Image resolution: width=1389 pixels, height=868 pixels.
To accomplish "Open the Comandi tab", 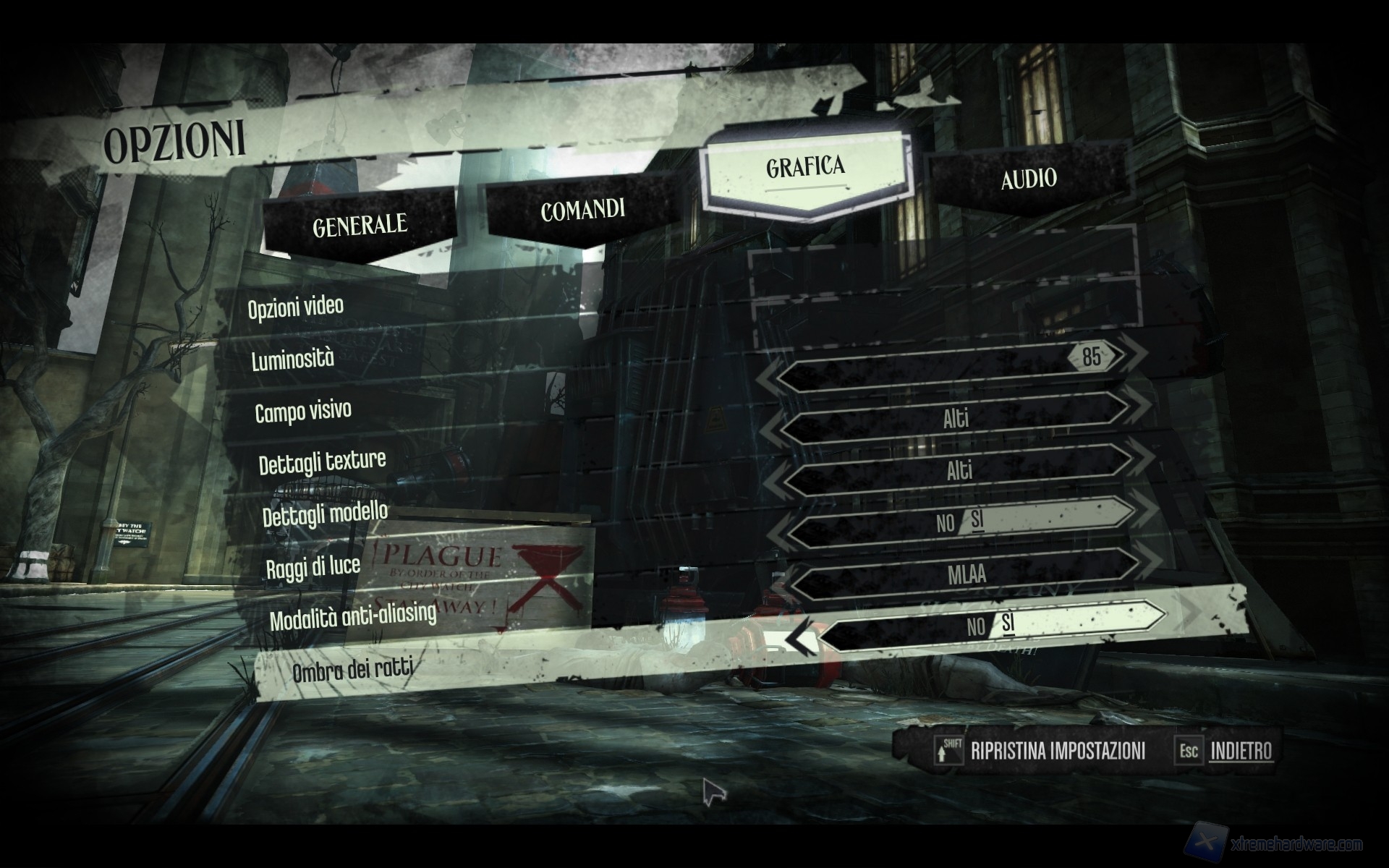I will [582, 210].
